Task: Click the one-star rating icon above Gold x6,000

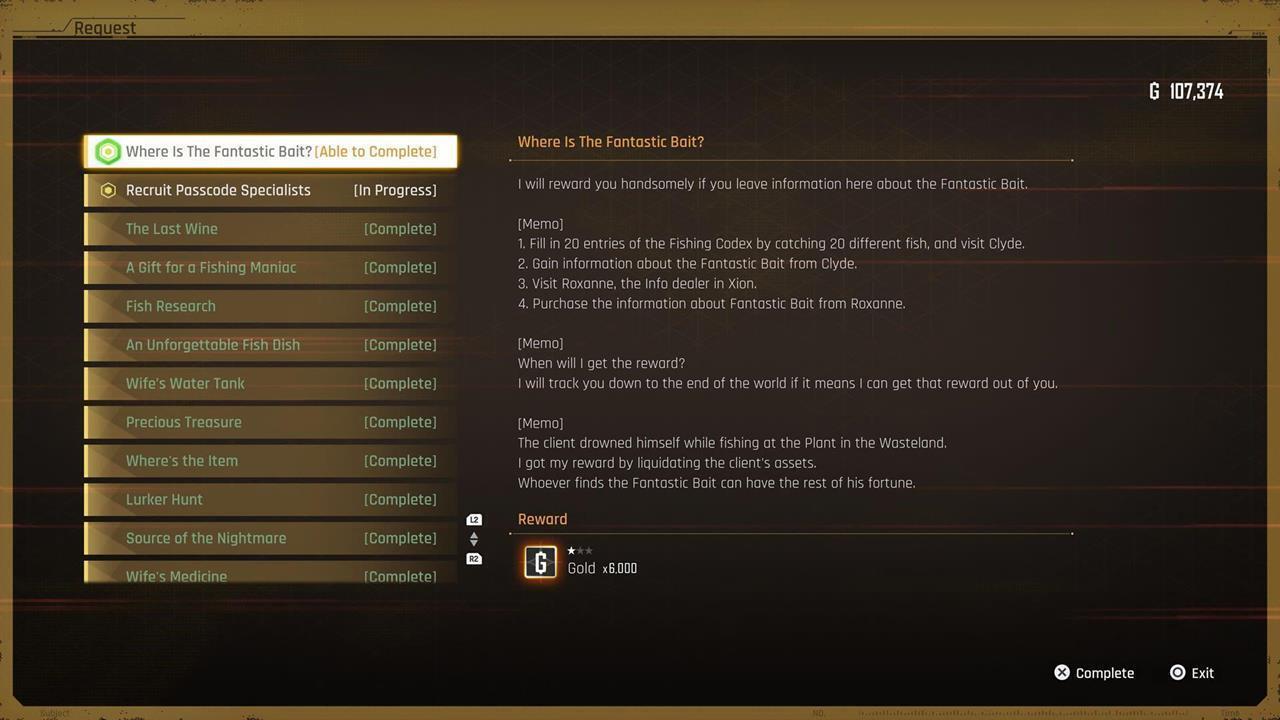Action: coord(573,550)
